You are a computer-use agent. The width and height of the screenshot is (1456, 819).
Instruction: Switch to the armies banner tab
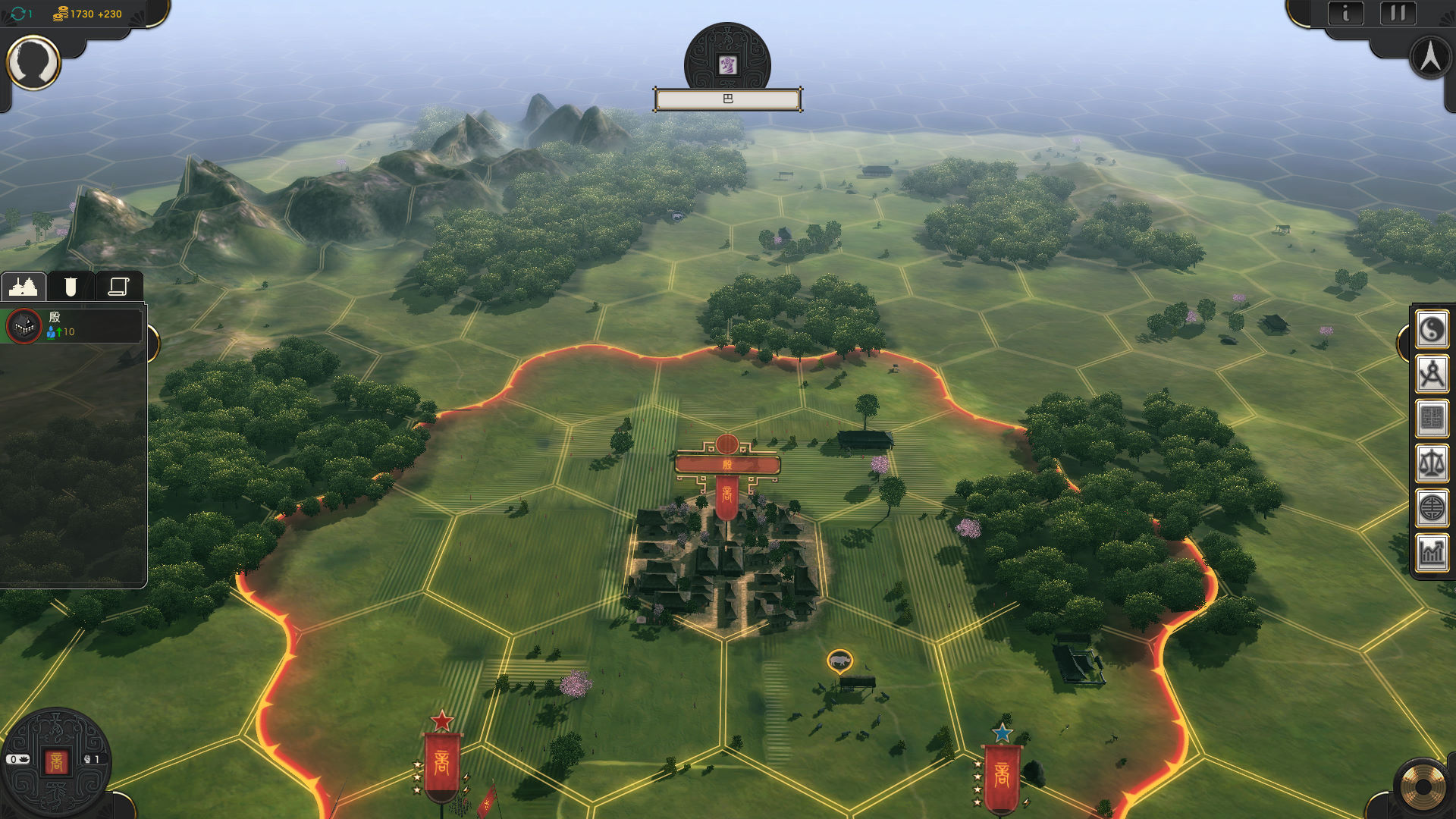tap(71, 287)
